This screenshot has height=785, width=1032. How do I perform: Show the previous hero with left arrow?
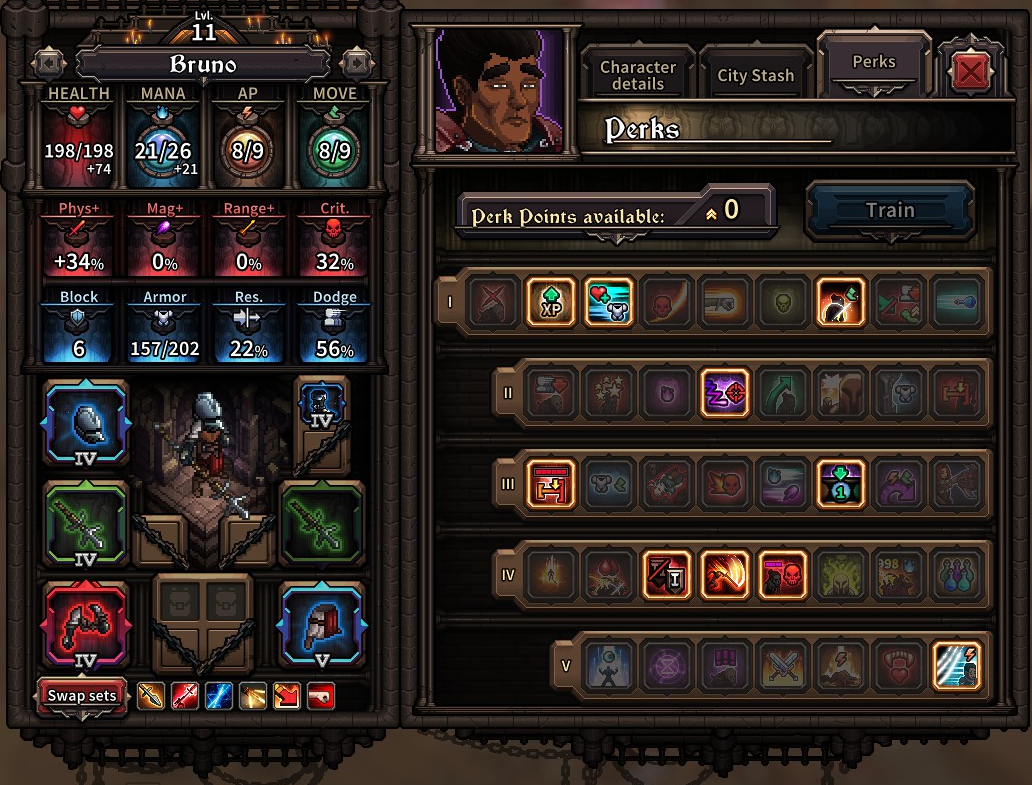[x=48, y=63]
